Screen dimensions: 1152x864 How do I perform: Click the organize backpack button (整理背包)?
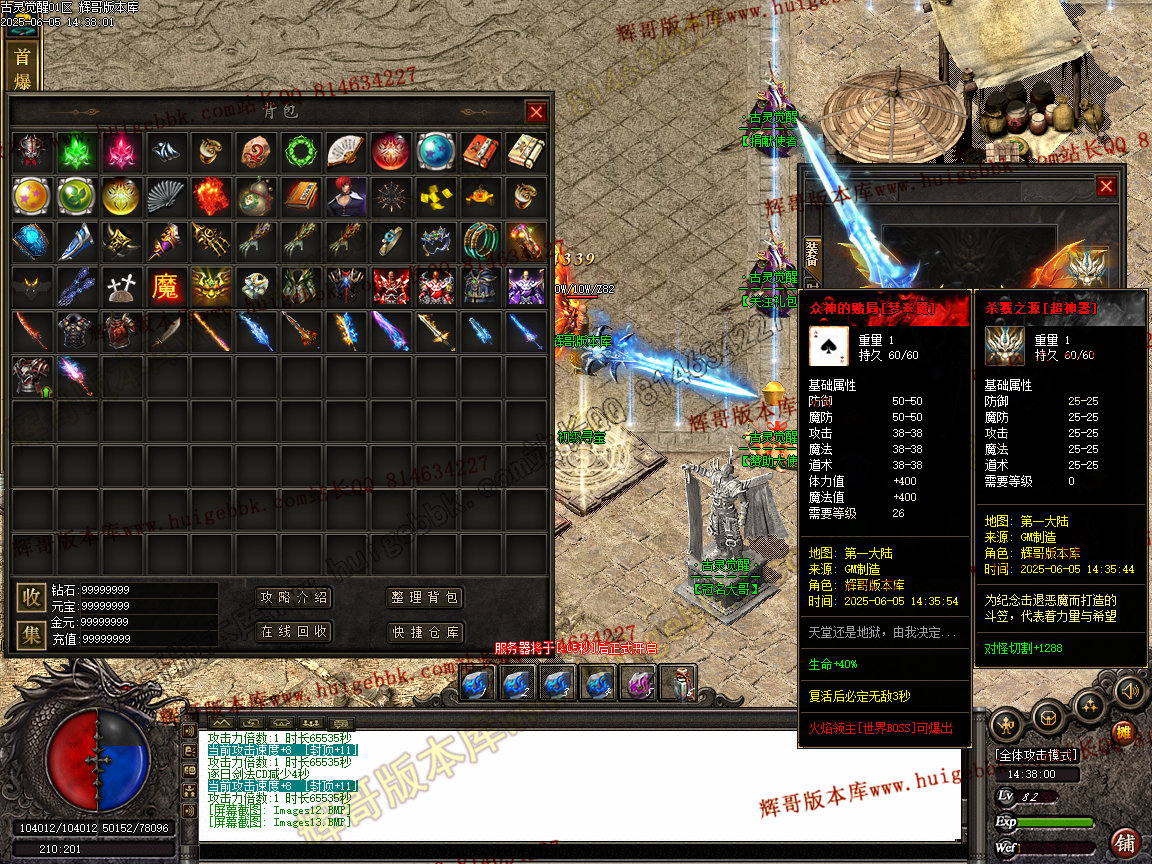425,598
